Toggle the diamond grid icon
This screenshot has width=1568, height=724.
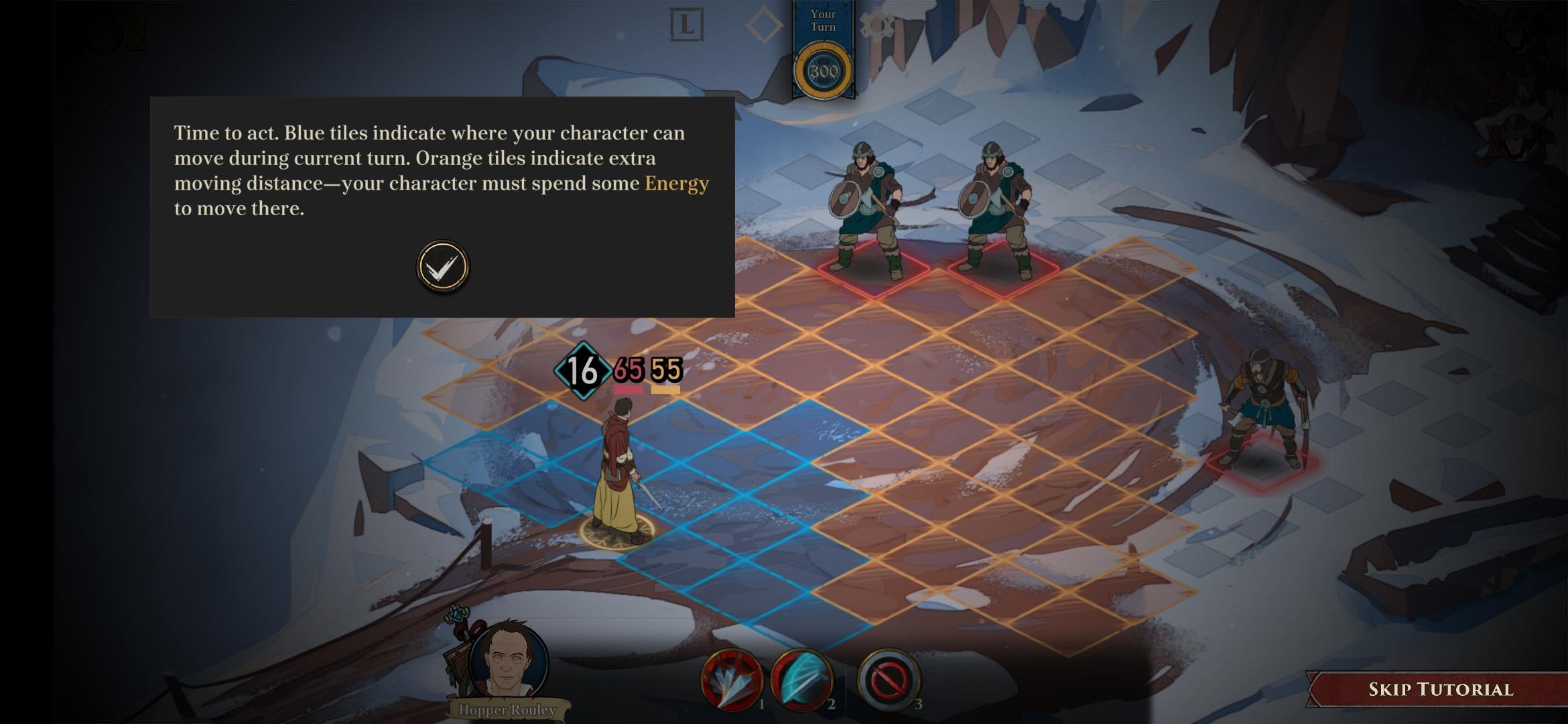coord(764,26)
